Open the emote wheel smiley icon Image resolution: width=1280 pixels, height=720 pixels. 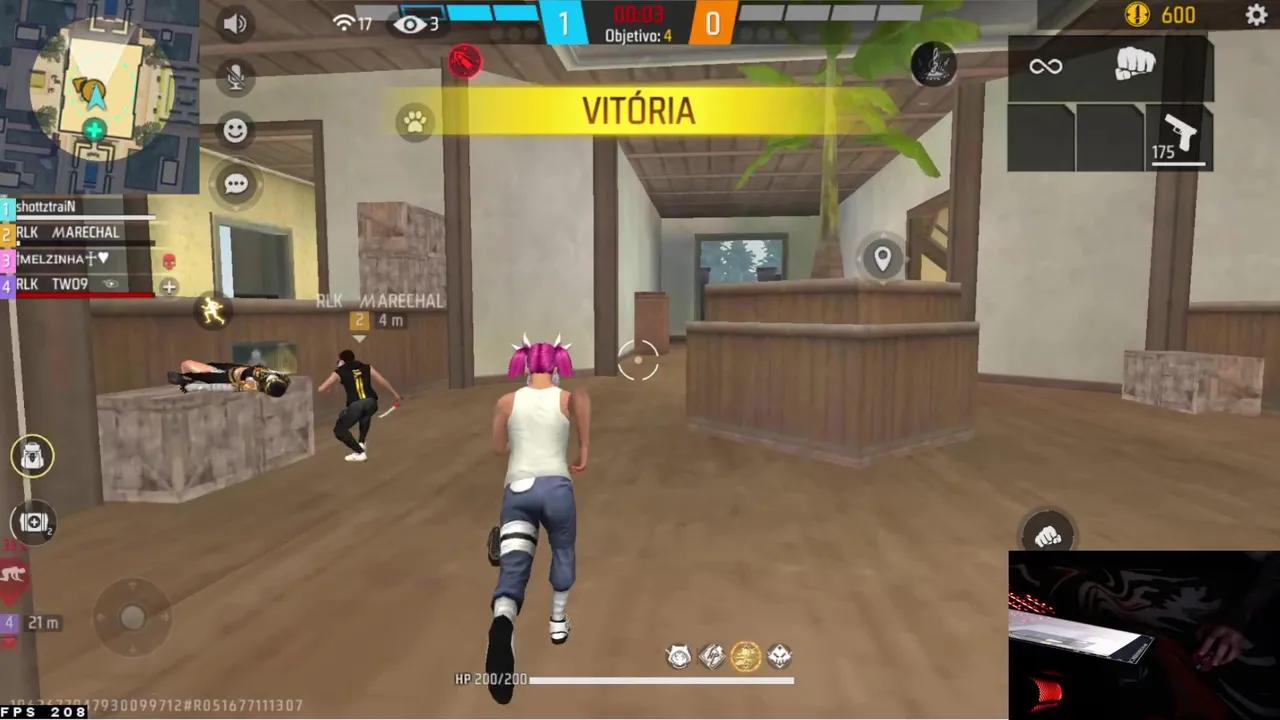pos(236,130)
